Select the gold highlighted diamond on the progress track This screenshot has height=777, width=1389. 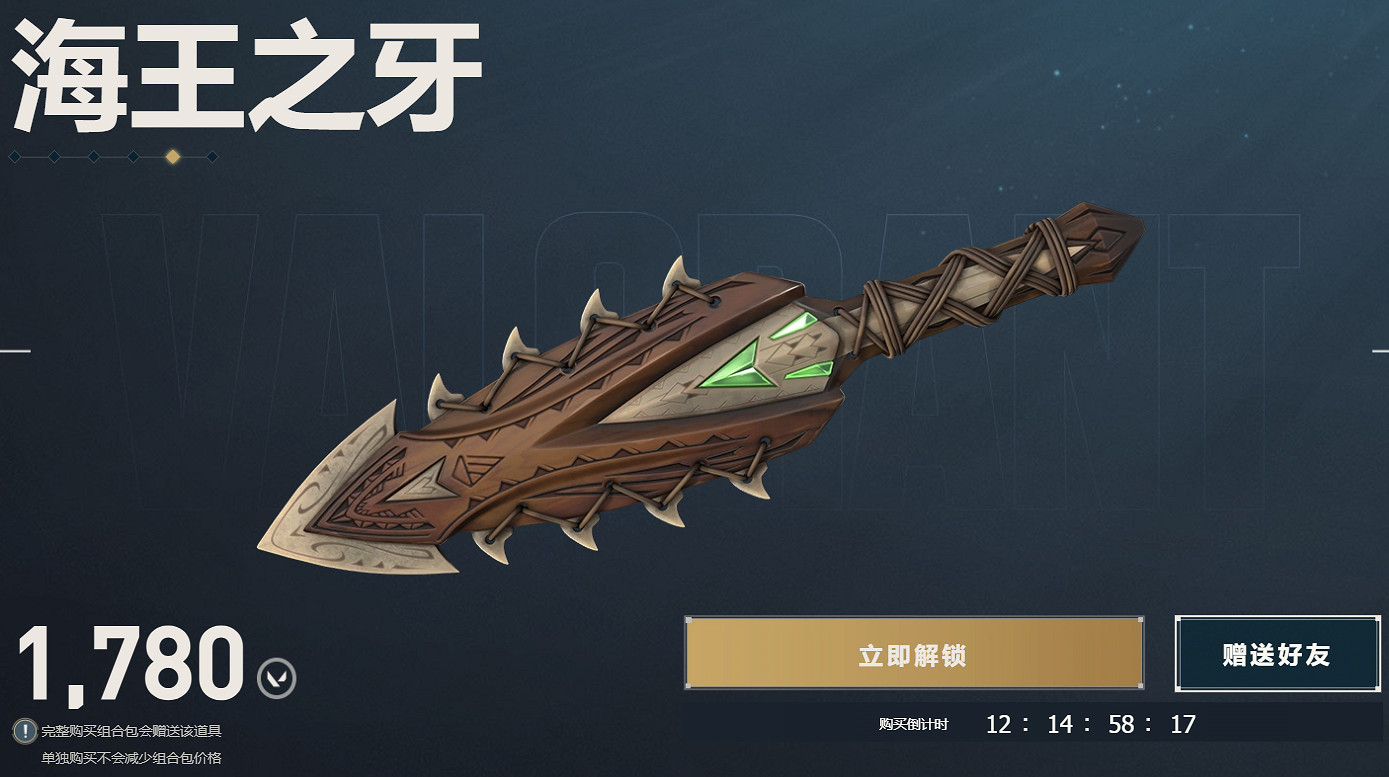[x=172, y=156]
